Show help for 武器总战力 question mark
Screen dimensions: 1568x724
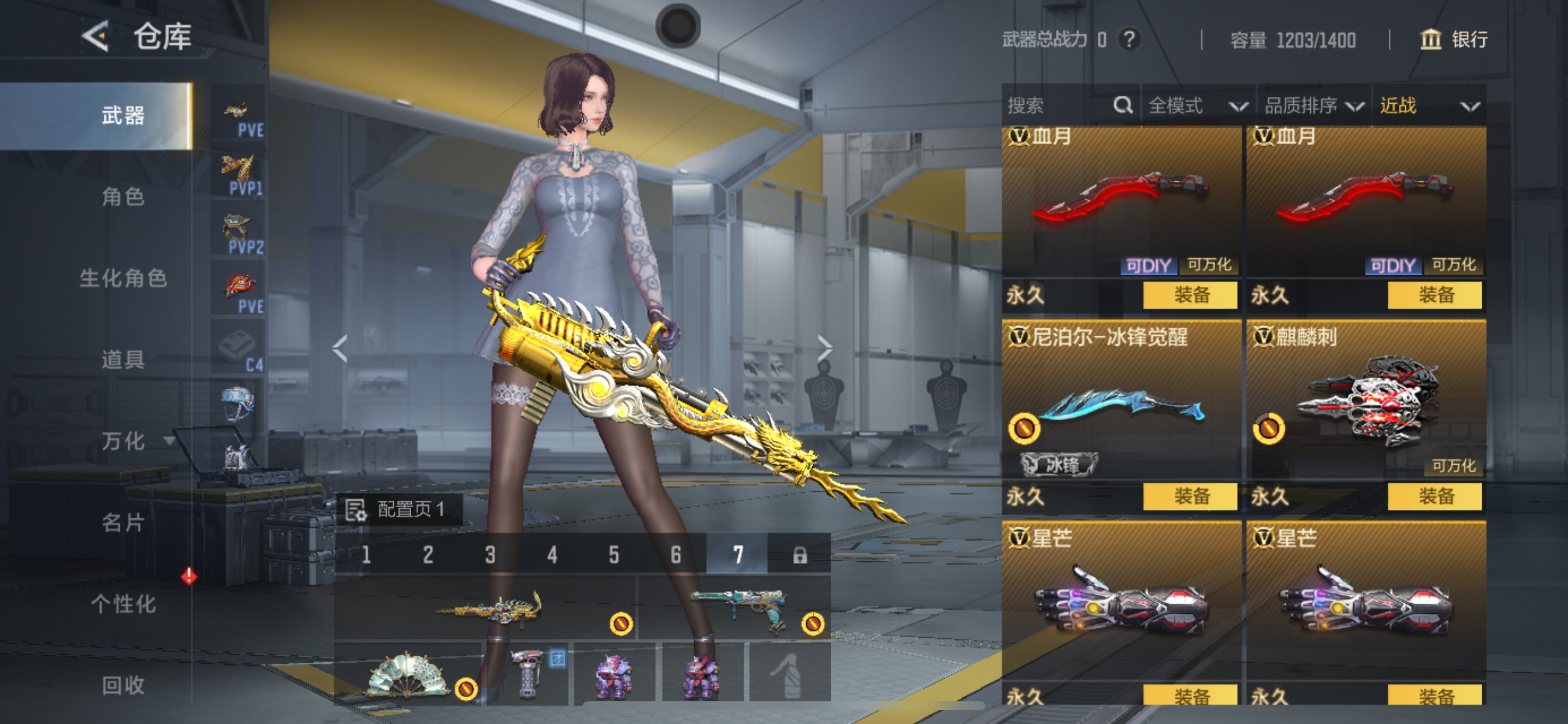1129,40
